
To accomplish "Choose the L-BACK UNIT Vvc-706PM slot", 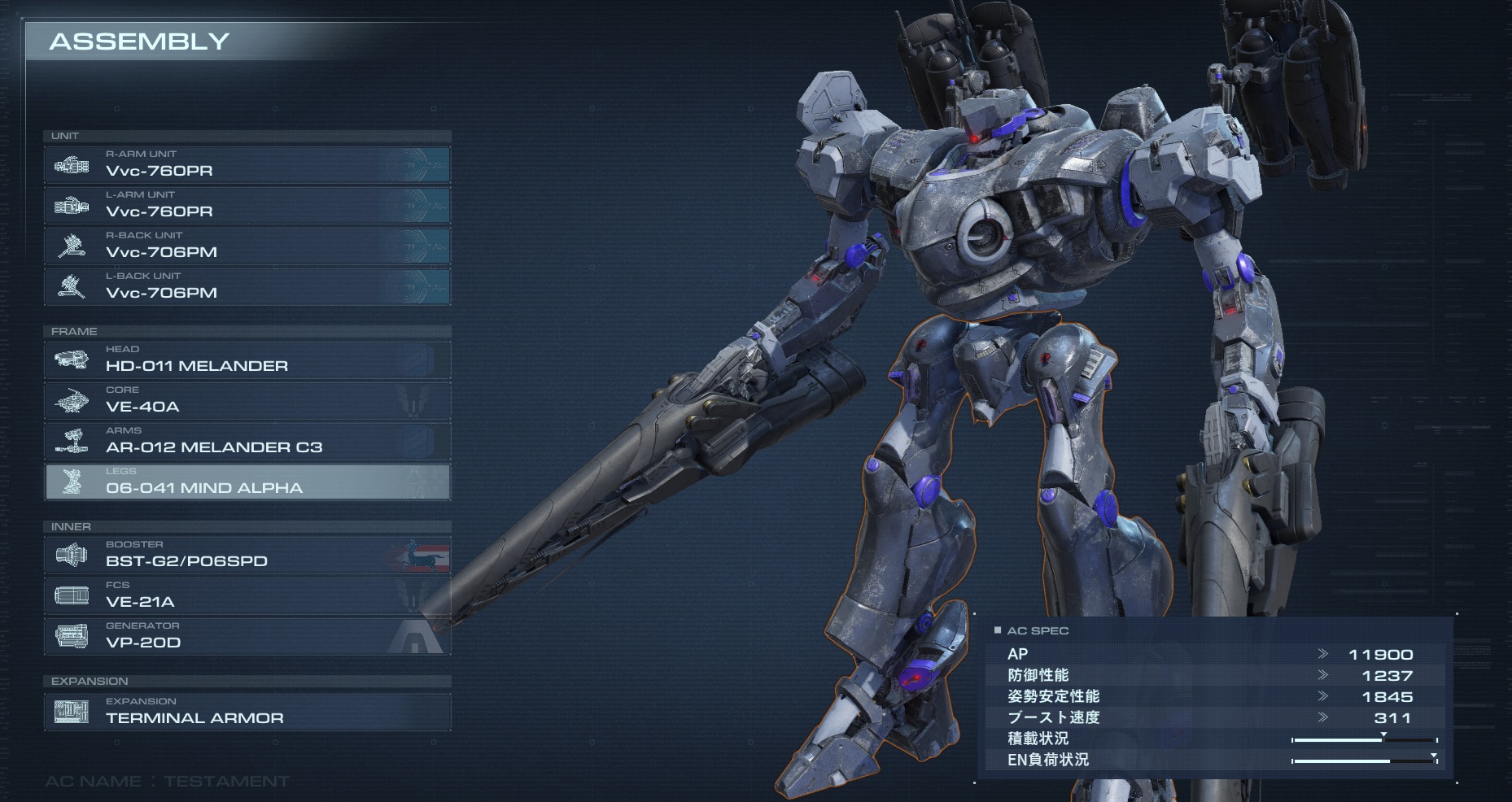I will [x=247, y=286].
